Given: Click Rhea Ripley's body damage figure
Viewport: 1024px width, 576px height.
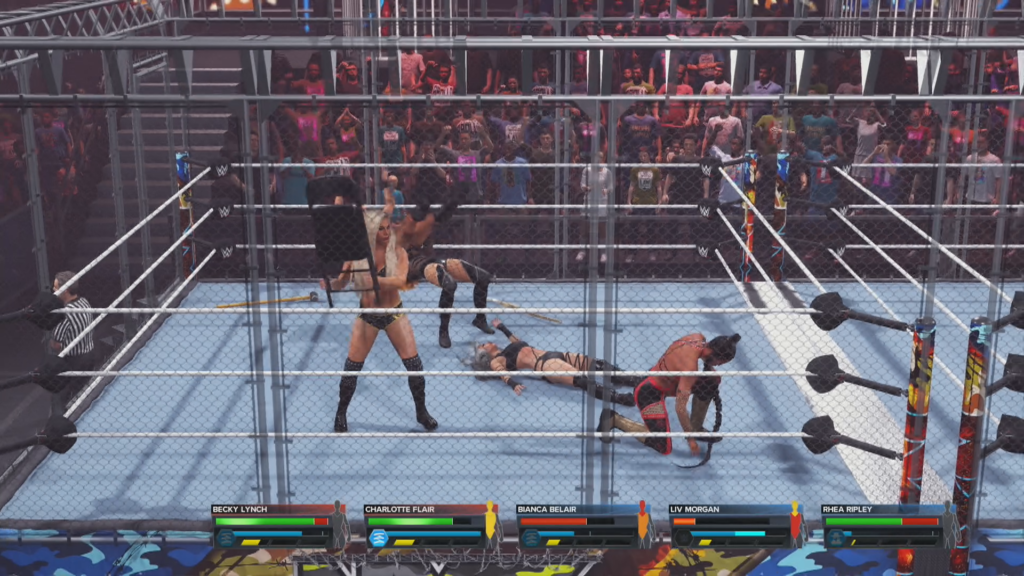Looking at the screenshot, I should [948, 524].
